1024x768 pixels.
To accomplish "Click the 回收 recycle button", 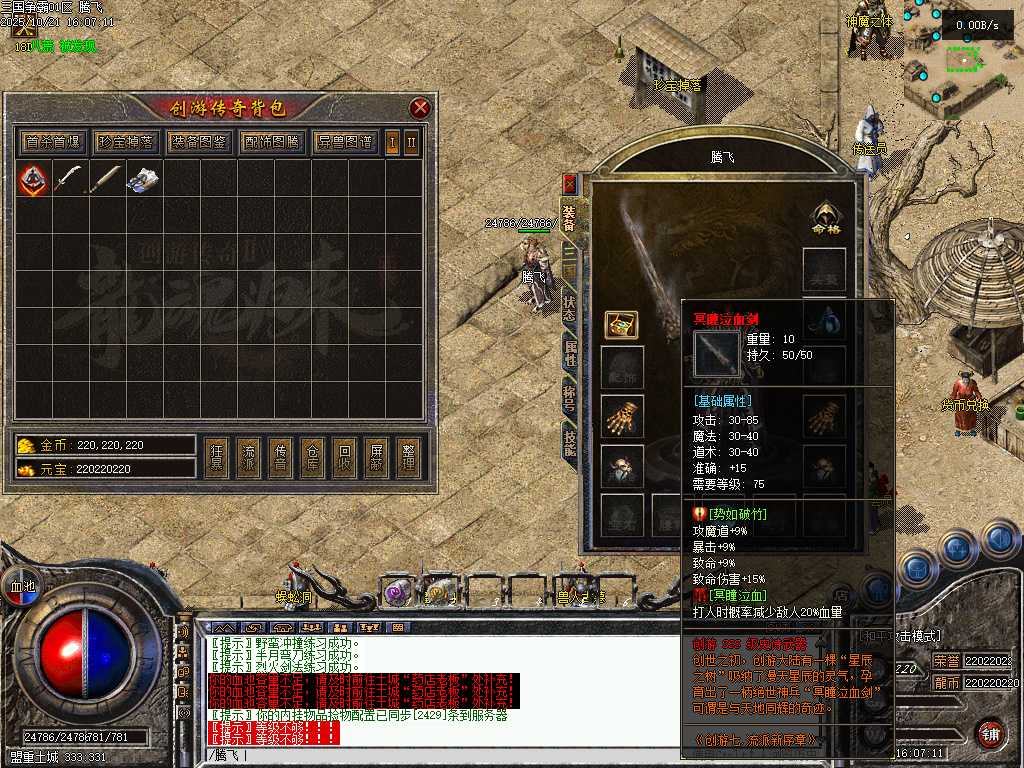I will 345,455.
